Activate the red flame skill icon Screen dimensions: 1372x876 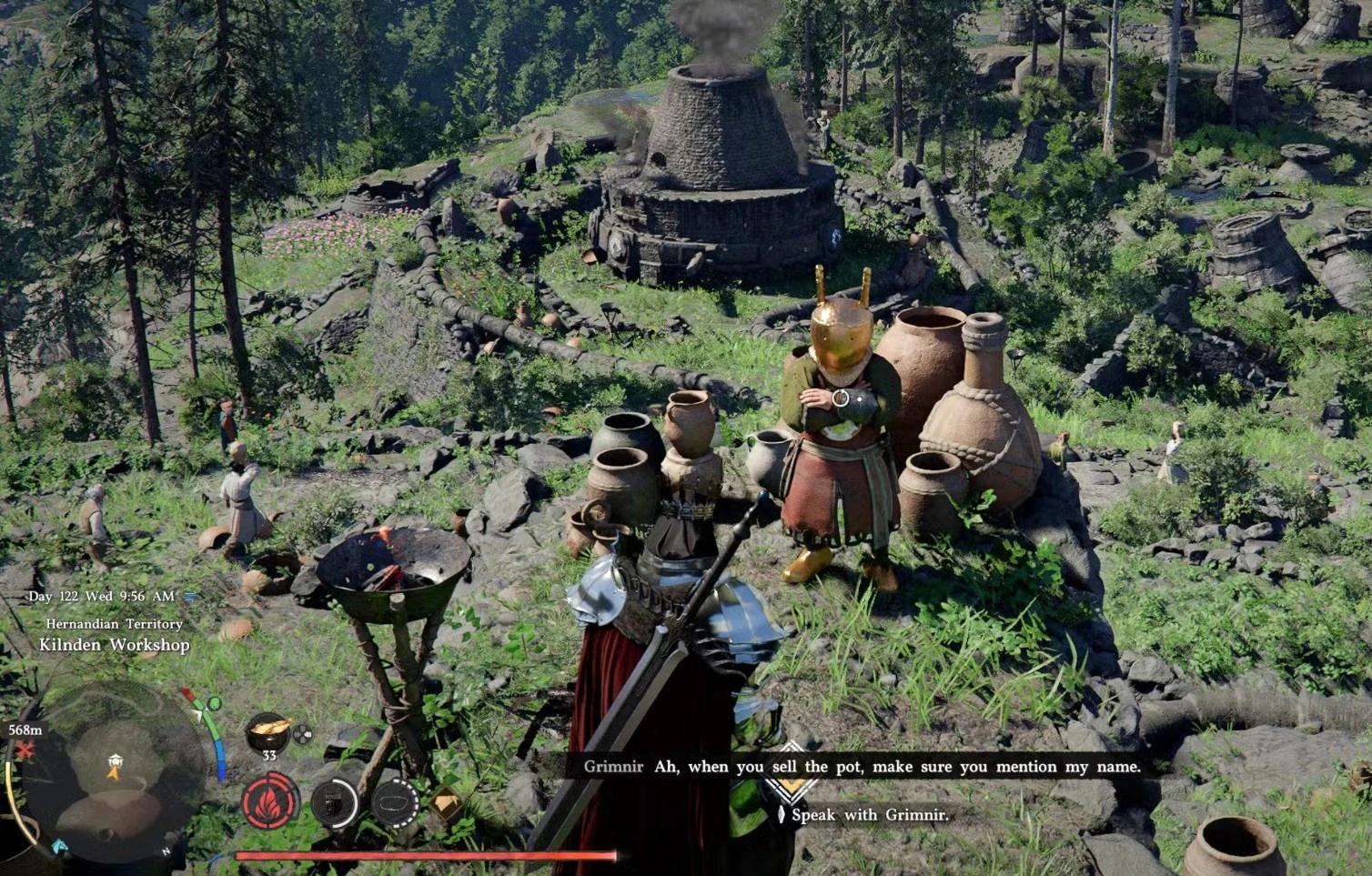(x=270, y=802)
